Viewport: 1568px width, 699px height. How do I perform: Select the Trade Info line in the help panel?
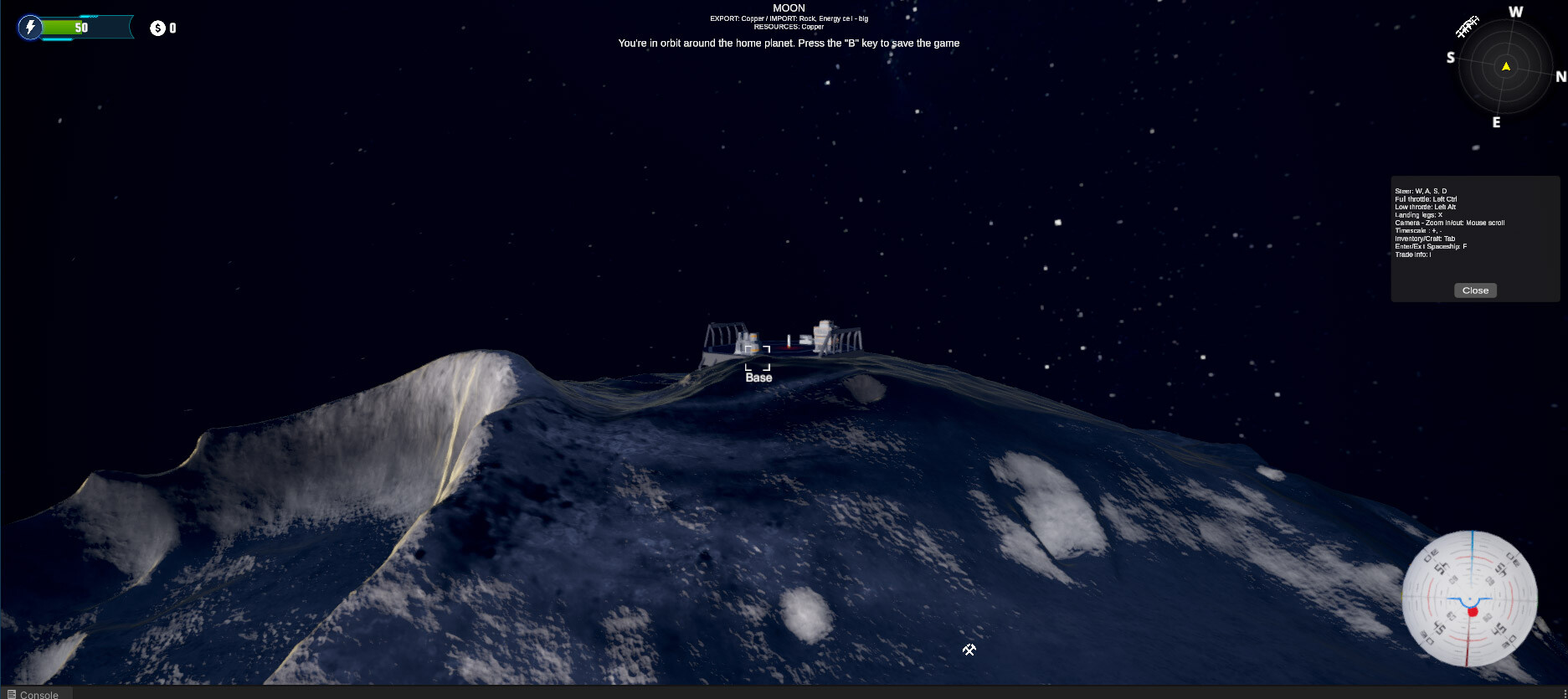click(x=1412, y=254)
